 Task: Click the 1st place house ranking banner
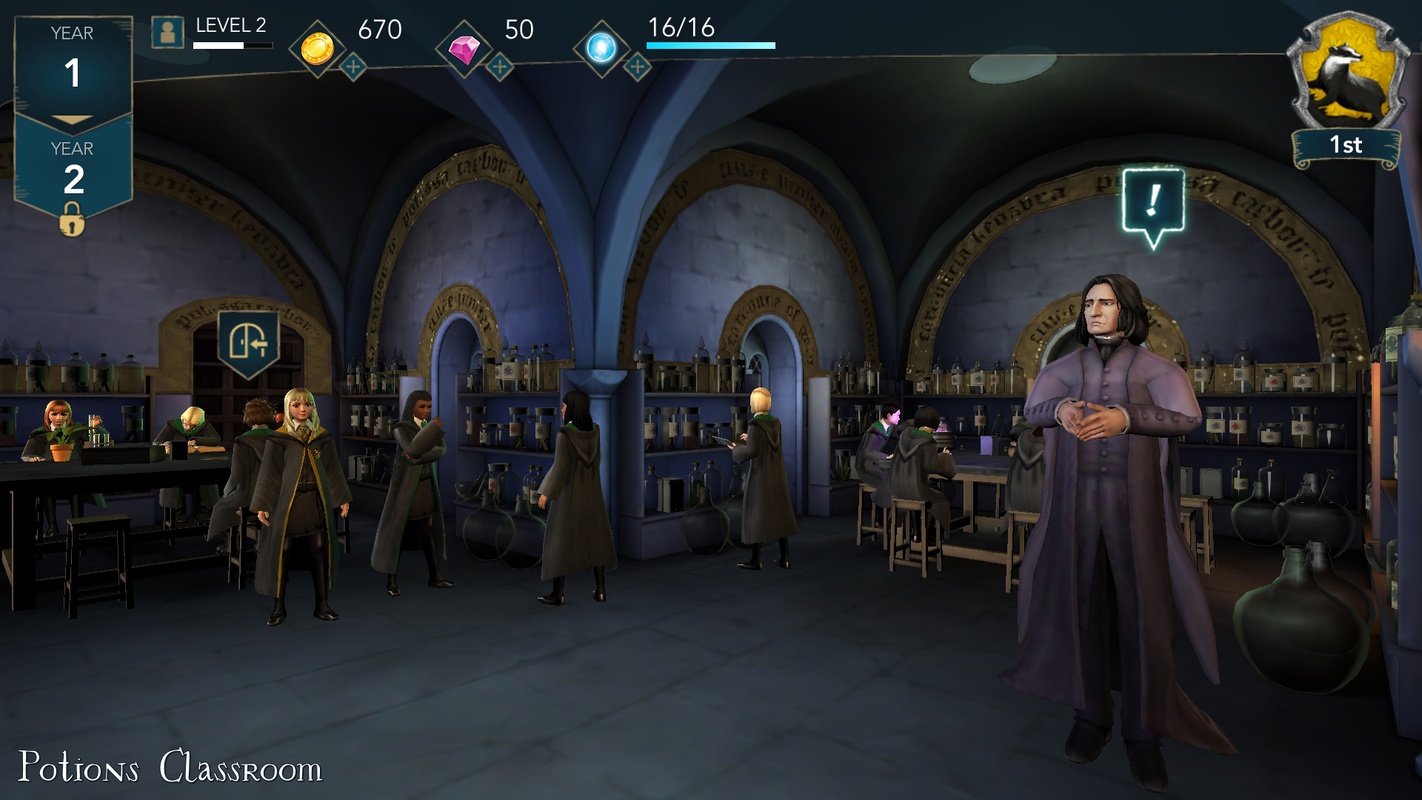click(1347, 145)
